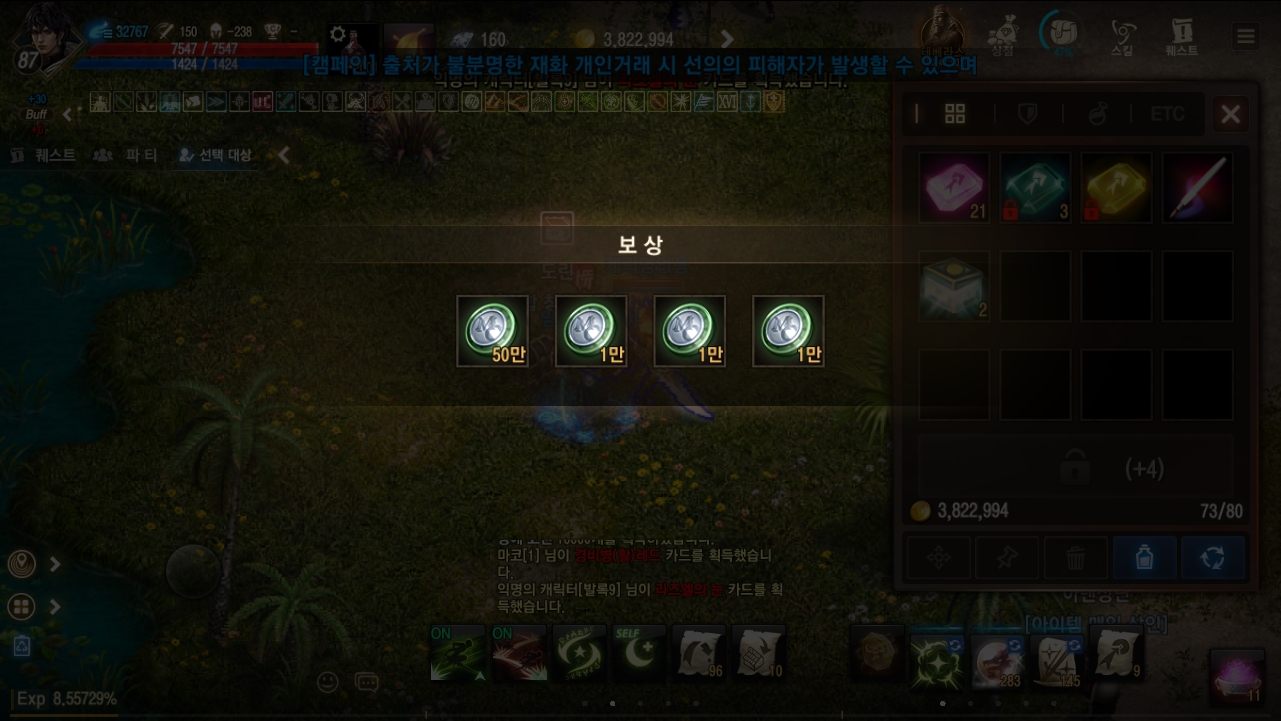The height and width of the screenshot is (721, 1281).
Task: Select the pink rune item in inventory
Action: click(x=953, y=186)
